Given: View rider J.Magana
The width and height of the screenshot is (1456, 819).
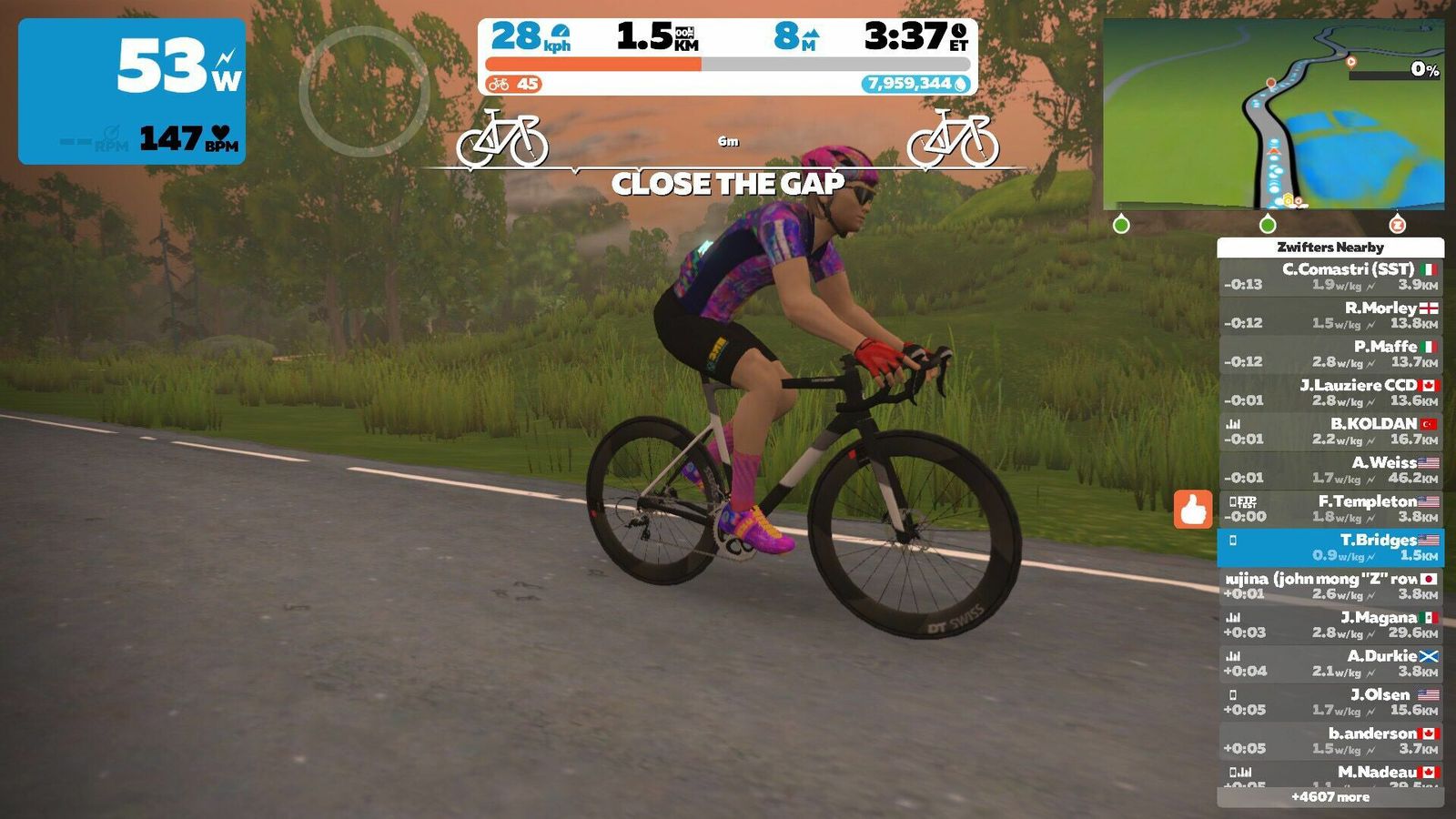Looking at the screenshot, I should coord(1330,624).
